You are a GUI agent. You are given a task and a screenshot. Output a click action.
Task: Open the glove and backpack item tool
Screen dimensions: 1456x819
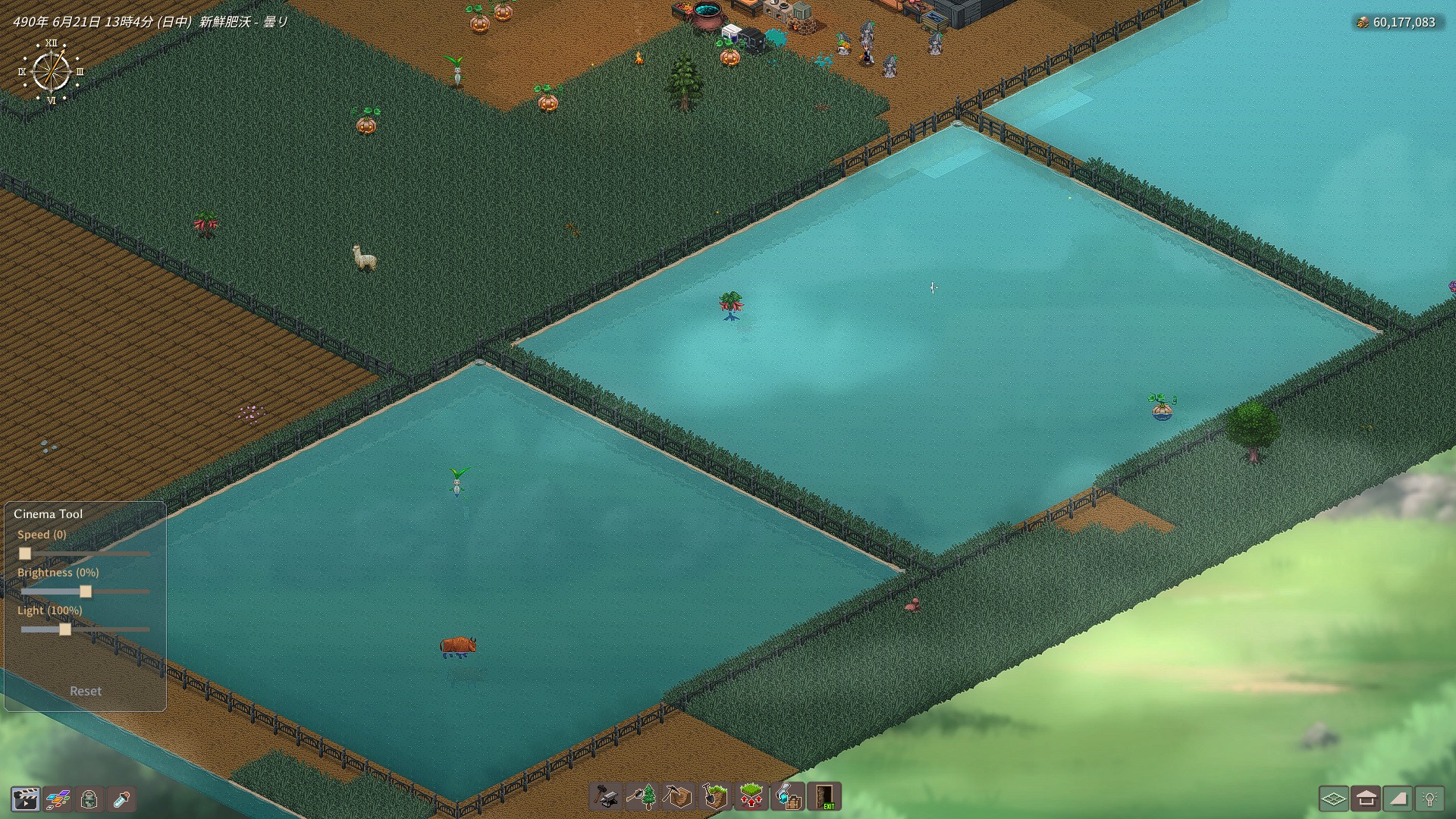click(788, 797)
